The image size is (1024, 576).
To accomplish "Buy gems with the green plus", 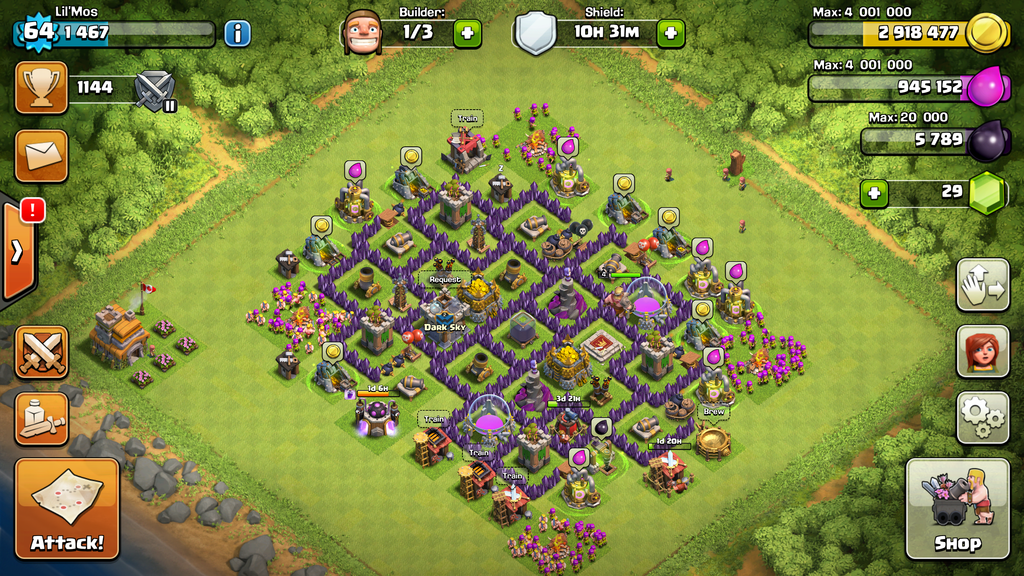I will (874, 191).
